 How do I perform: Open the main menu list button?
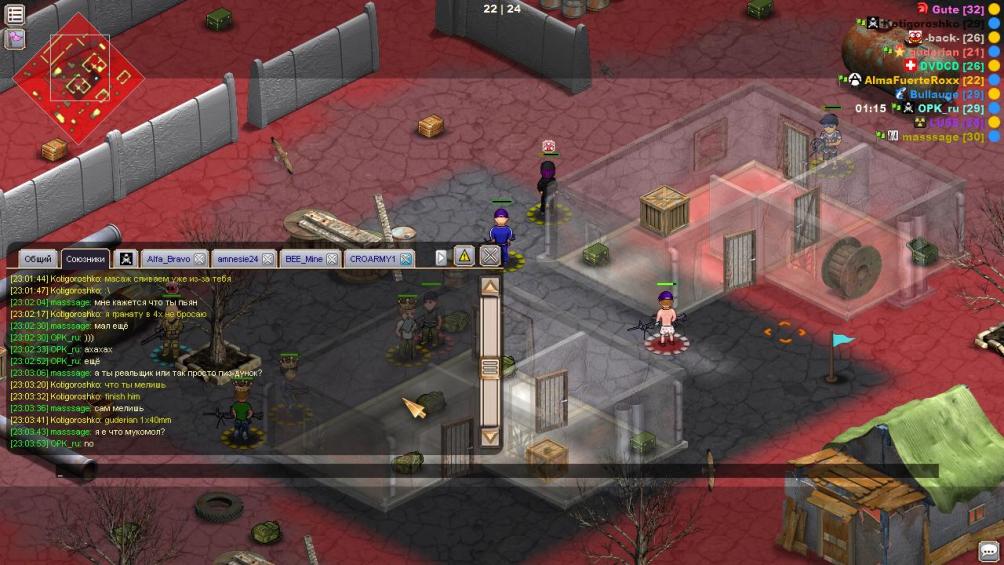[x=15, y=15]
